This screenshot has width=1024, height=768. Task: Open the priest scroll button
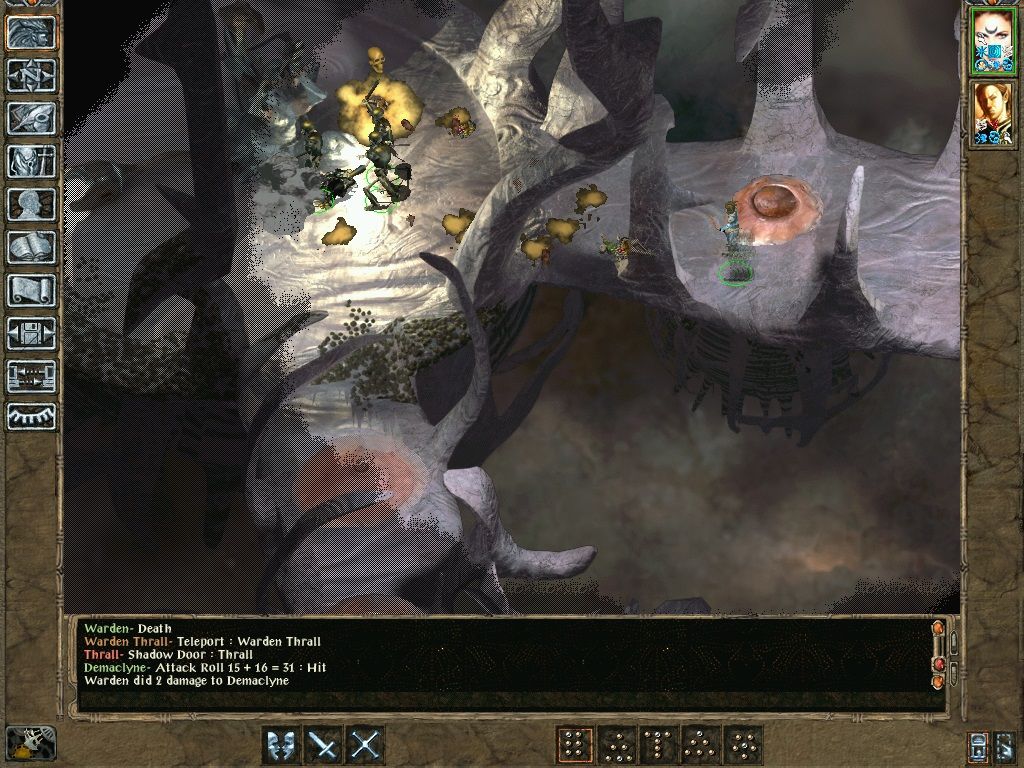tap(31, 290)
